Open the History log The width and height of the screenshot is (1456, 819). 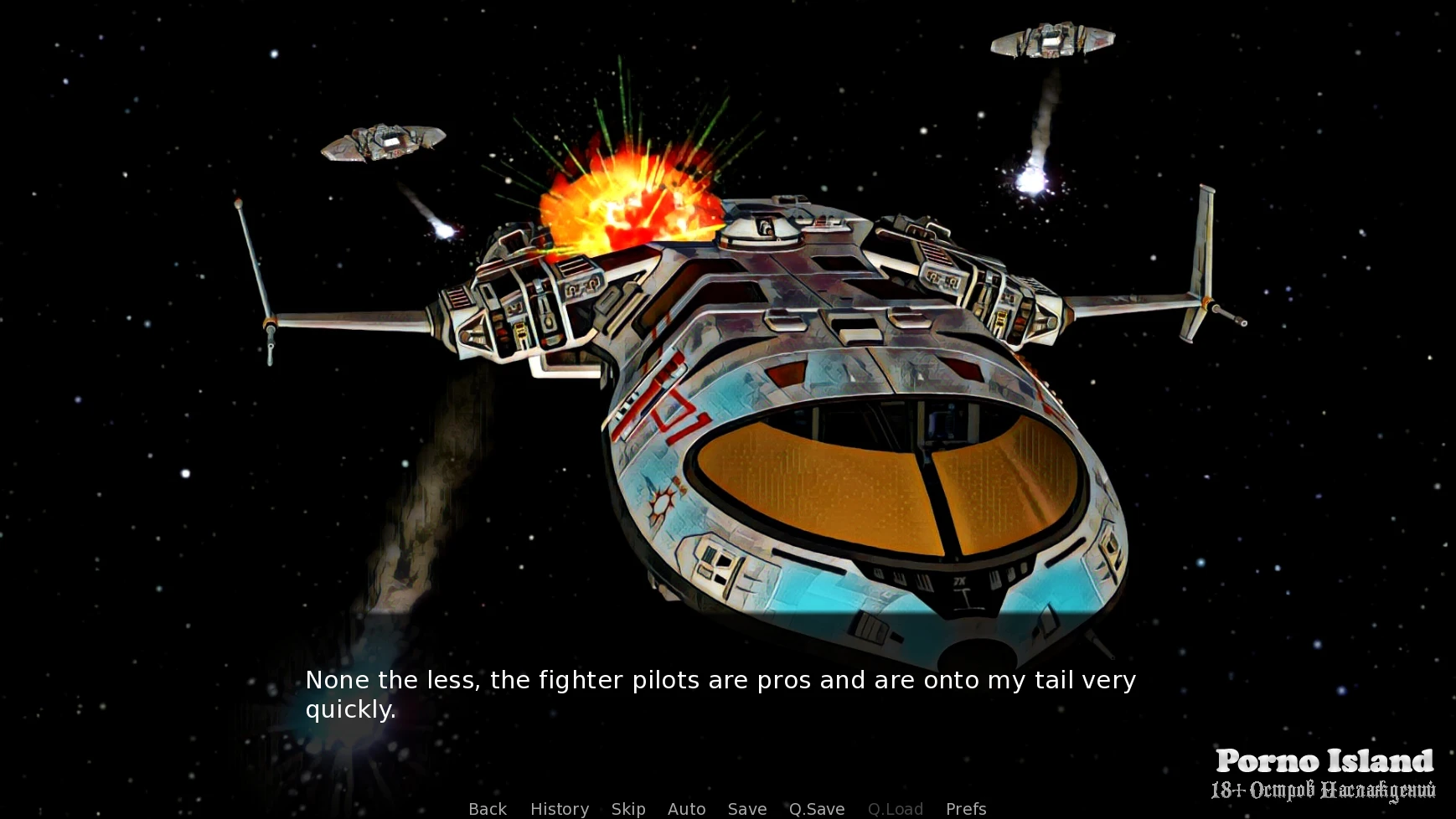(x=560, y=809)
